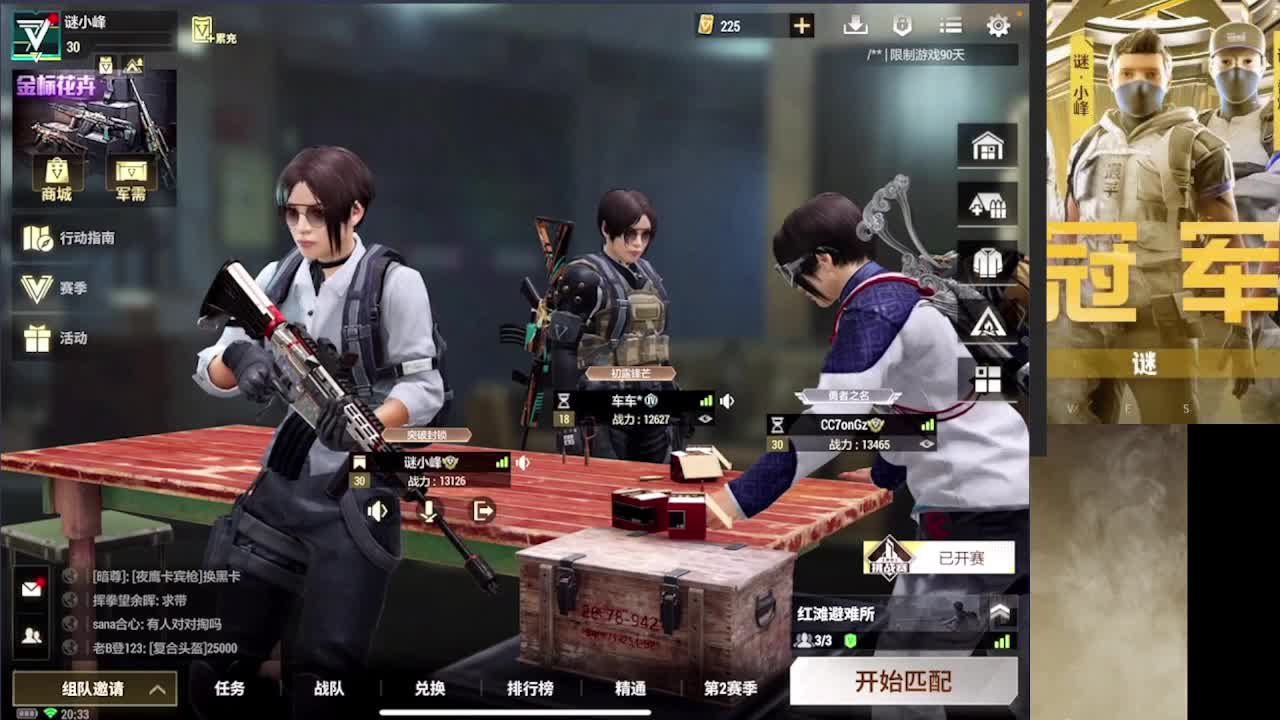Expand the 红滩避难所 map selection
Viewport: 1280px width, 720px height.
point(1000,615)
